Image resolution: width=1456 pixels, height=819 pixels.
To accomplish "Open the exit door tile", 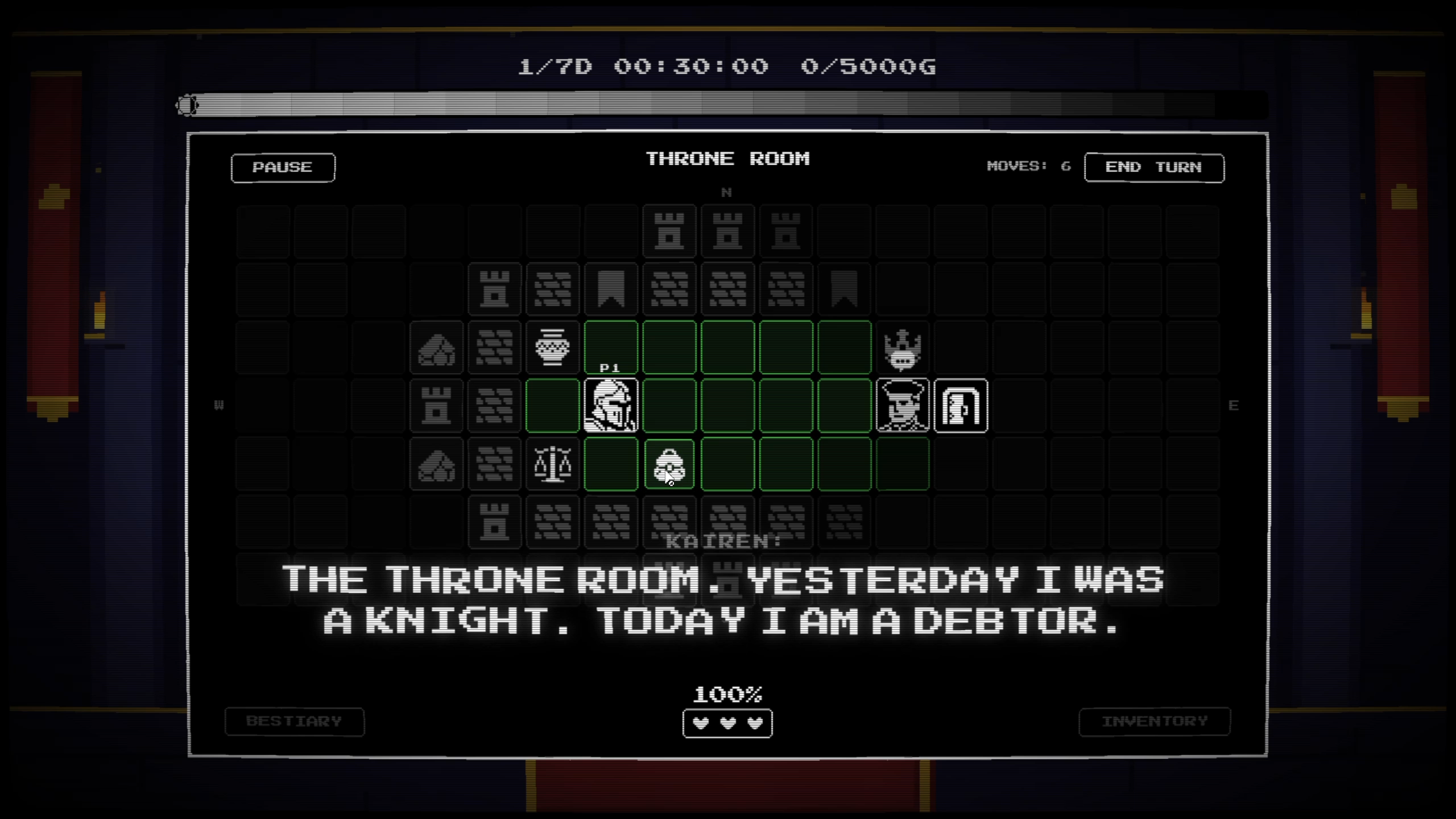I will click(x=962, y=406).
